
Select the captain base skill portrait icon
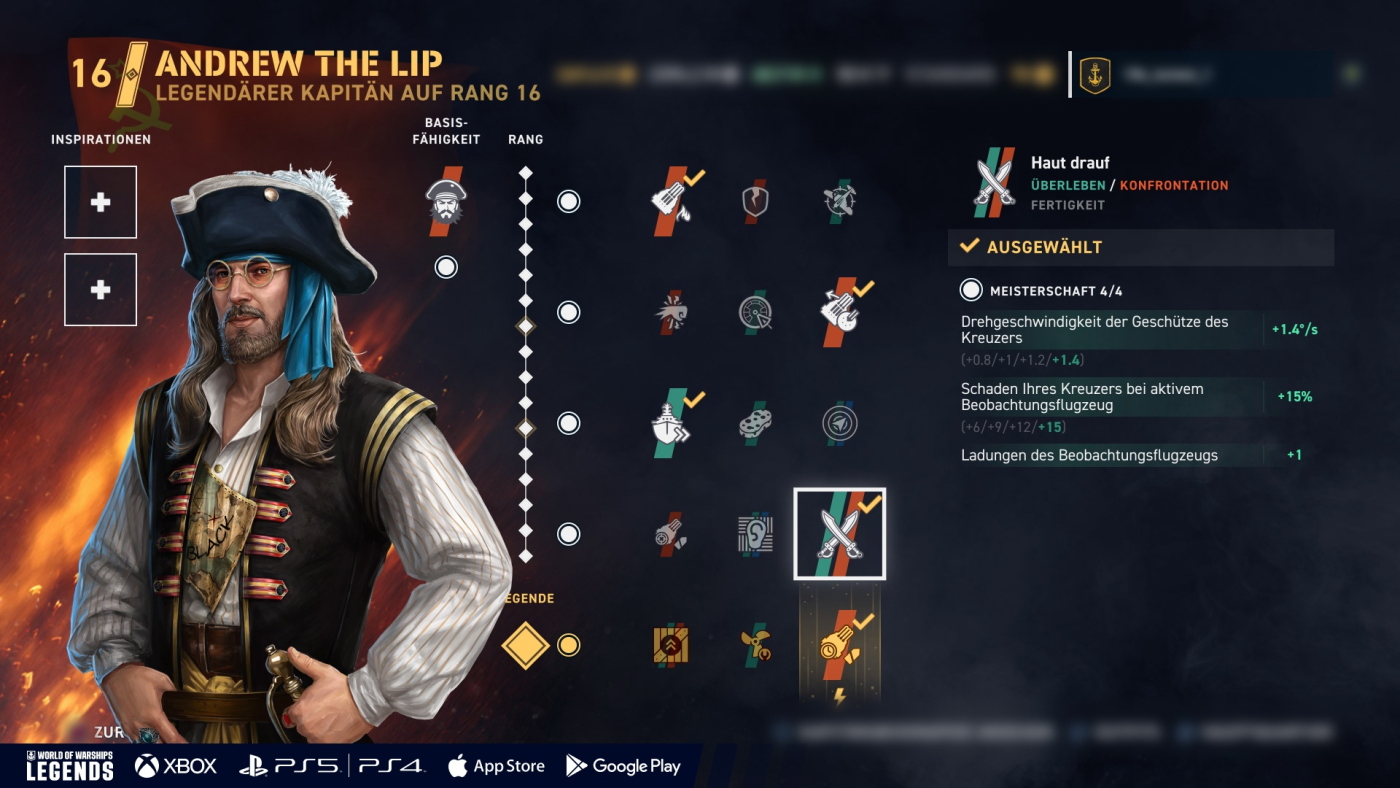click(x=445, y=201)
